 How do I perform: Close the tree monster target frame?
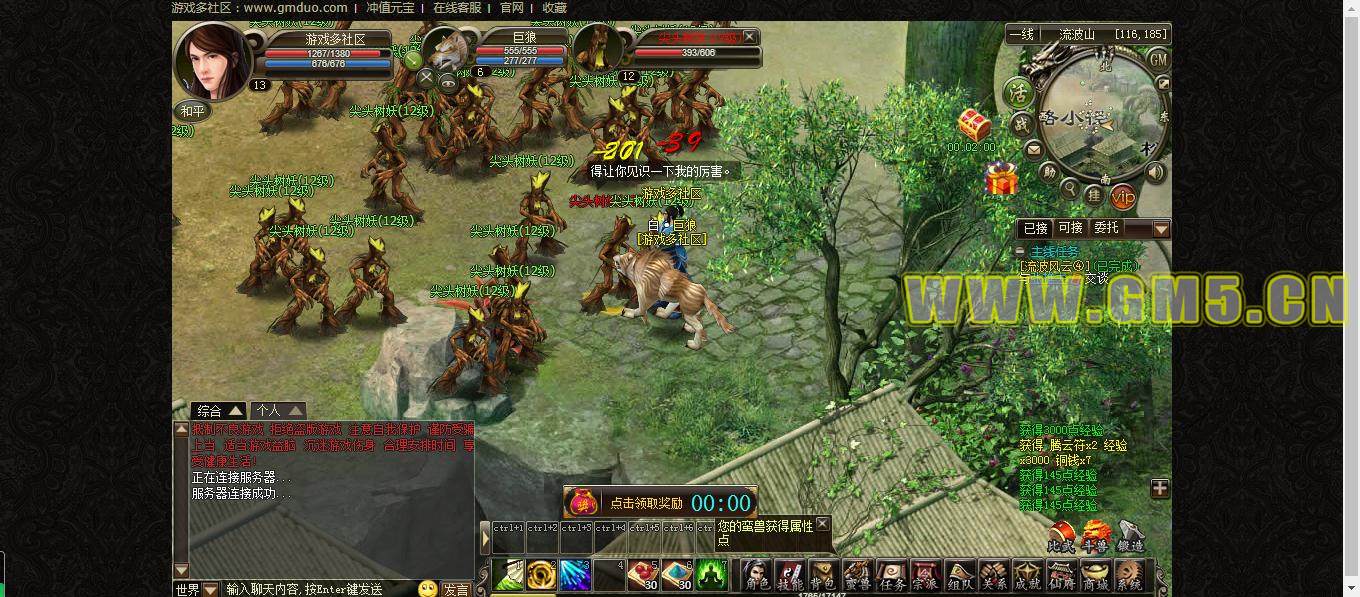pyautogui.click(x=750, y=37)
